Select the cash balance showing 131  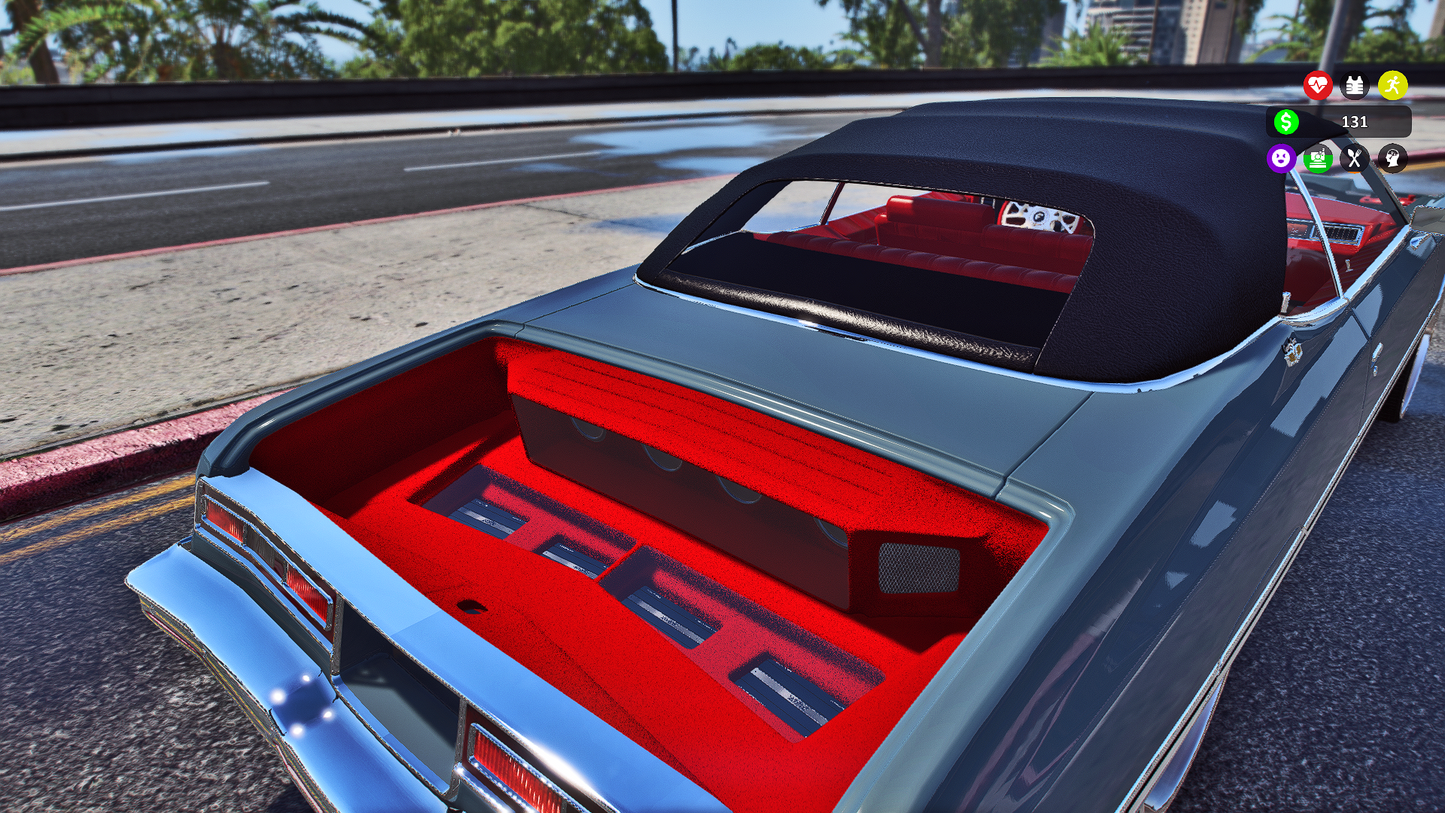tap(1356, 122)
